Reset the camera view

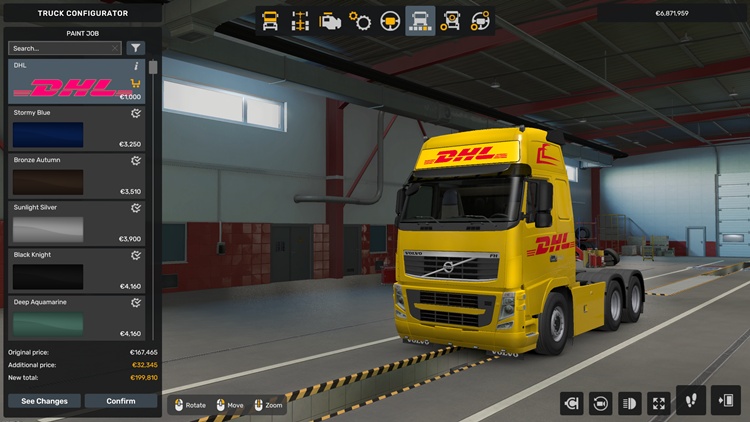coord(601,403)
